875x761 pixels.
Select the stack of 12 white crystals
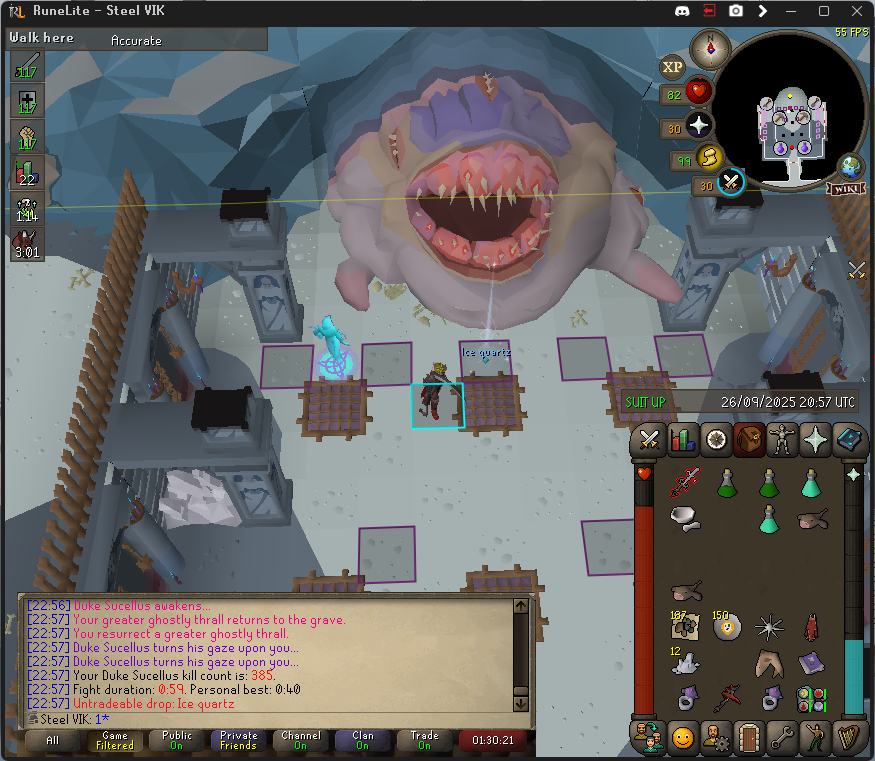(x=685, y=662)
